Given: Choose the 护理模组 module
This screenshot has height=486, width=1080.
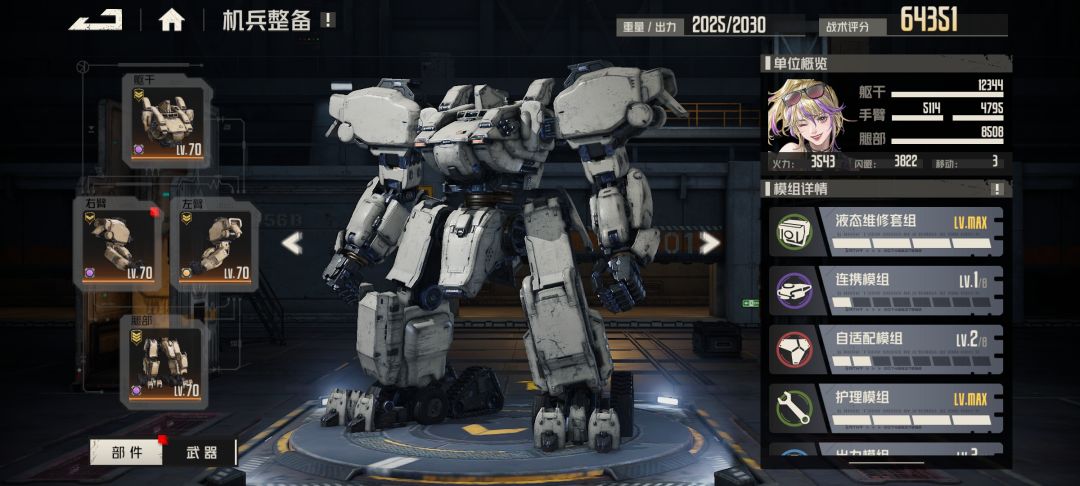Looking at the screenshot, I should [x=885, y=407].
